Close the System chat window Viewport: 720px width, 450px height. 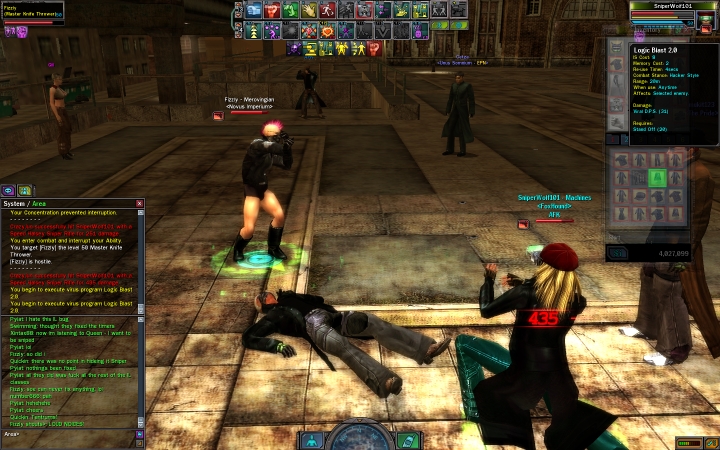tap(140, 203)
